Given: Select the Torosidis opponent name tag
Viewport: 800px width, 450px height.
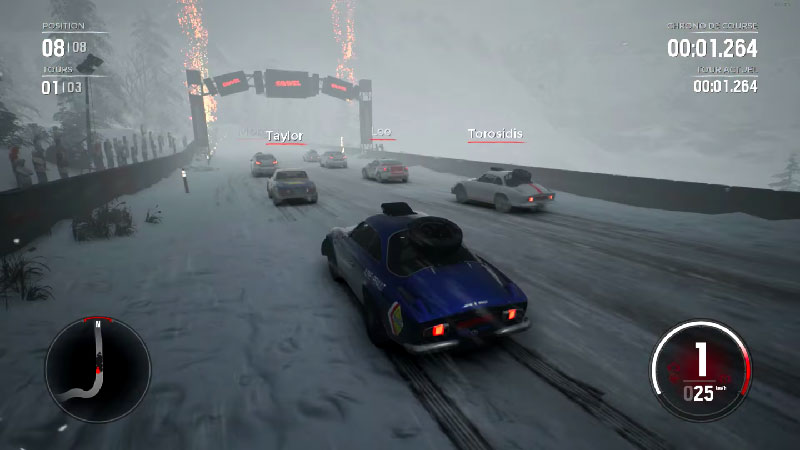Looking at the screenshot, I should (495, 133).
